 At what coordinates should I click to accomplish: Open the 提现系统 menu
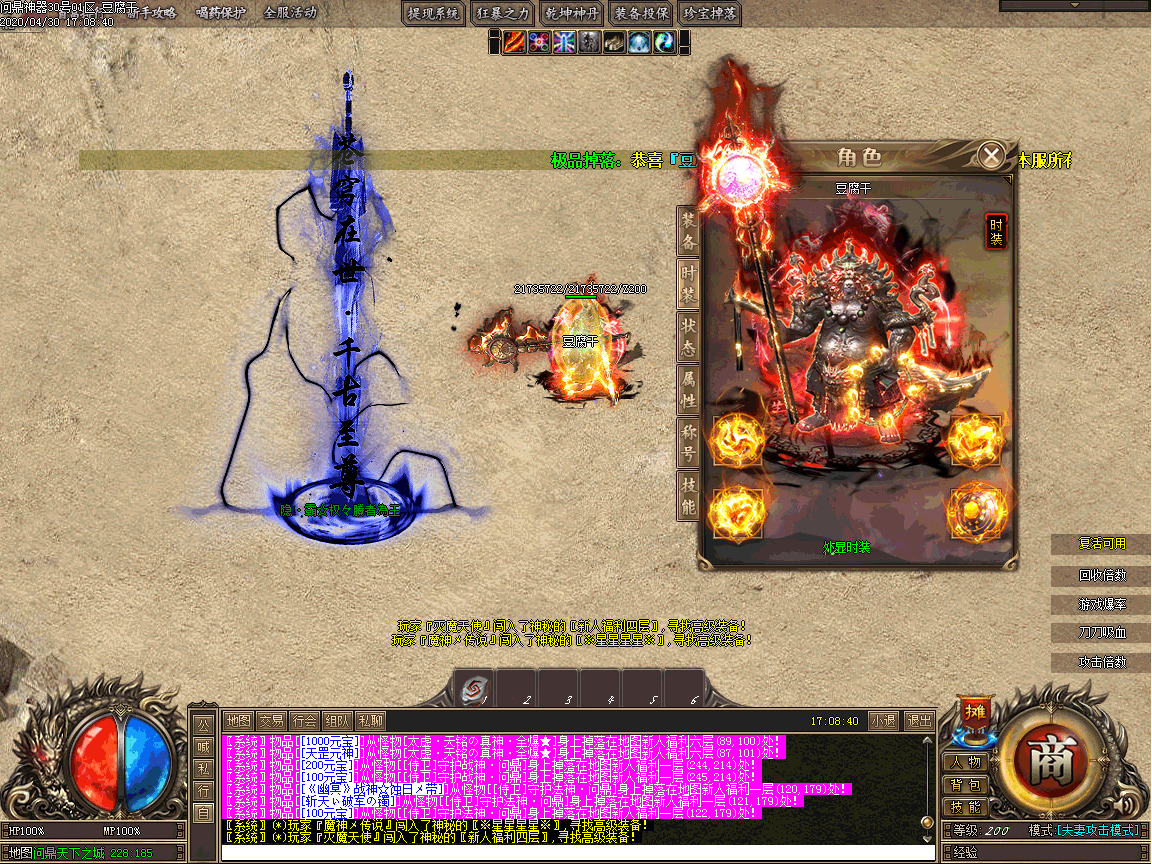434,13
